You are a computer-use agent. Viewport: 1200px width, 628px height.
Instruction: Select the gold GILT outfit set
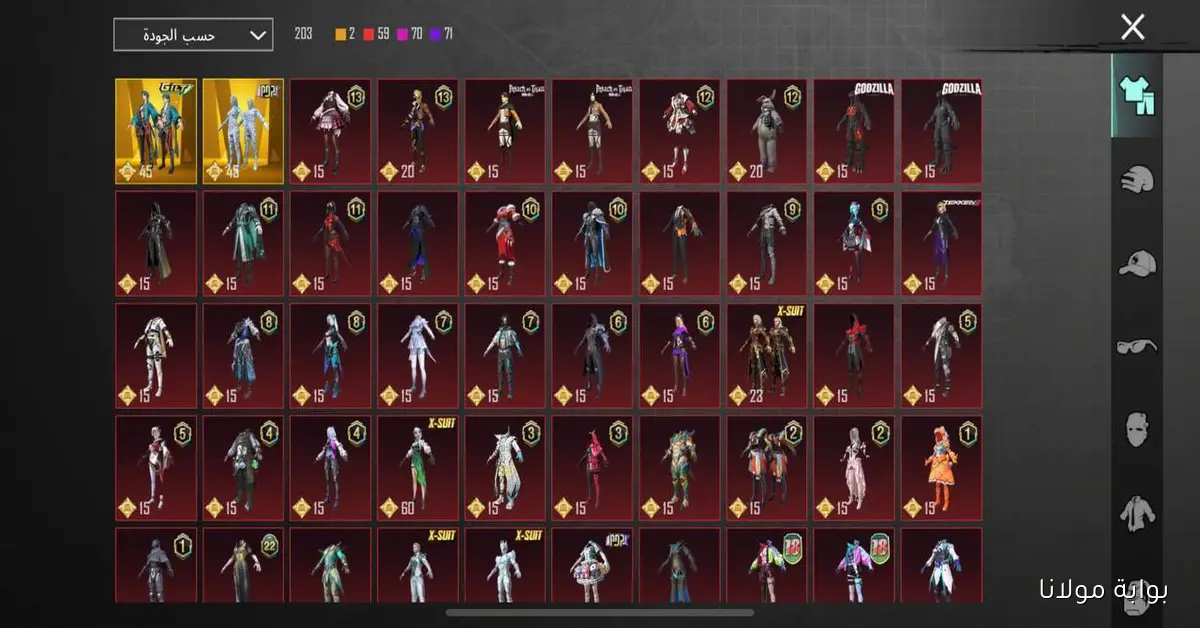[x=156, y=131]
